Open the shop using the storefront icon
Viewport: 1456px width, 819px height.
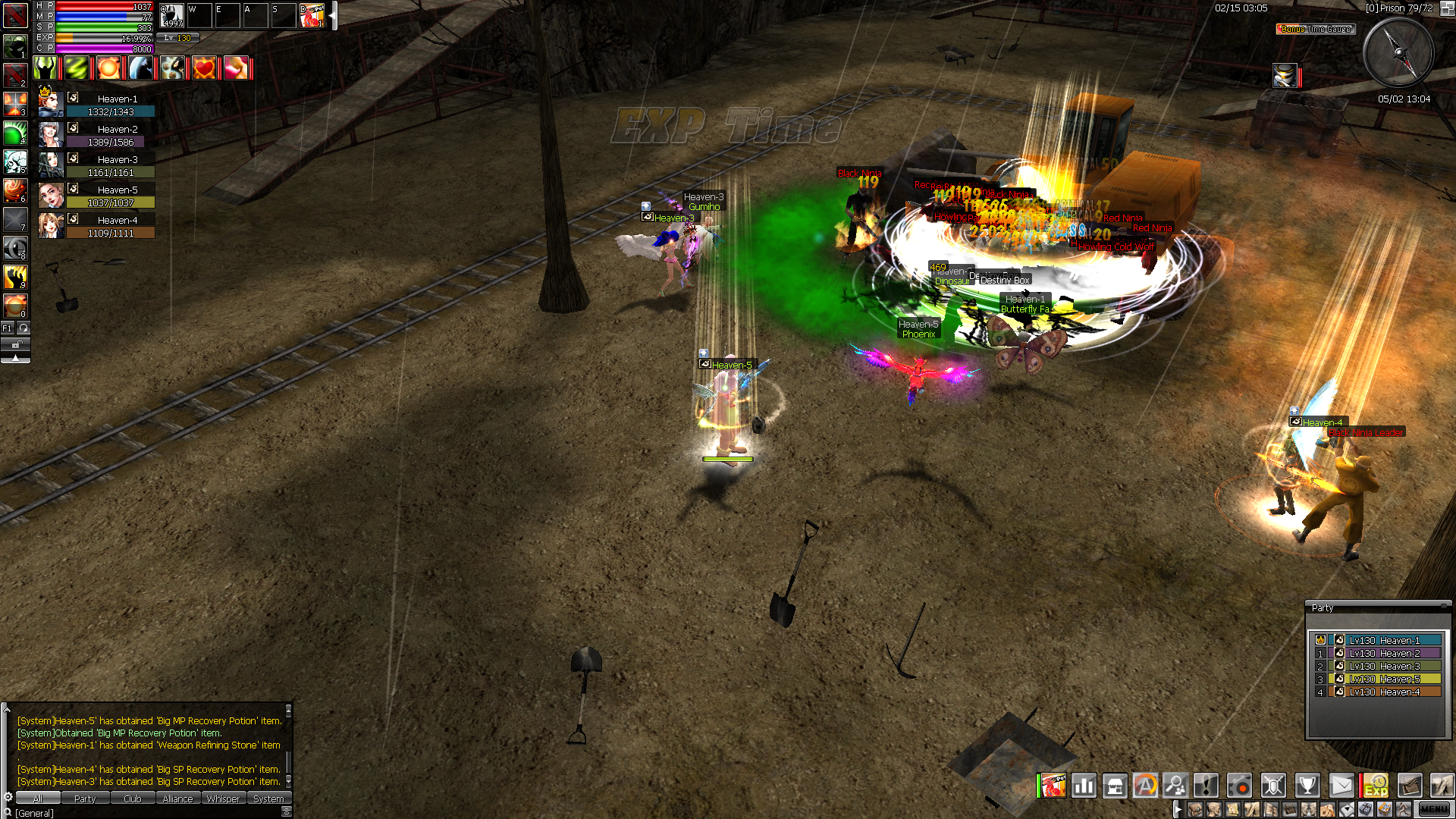point(1115,786)
